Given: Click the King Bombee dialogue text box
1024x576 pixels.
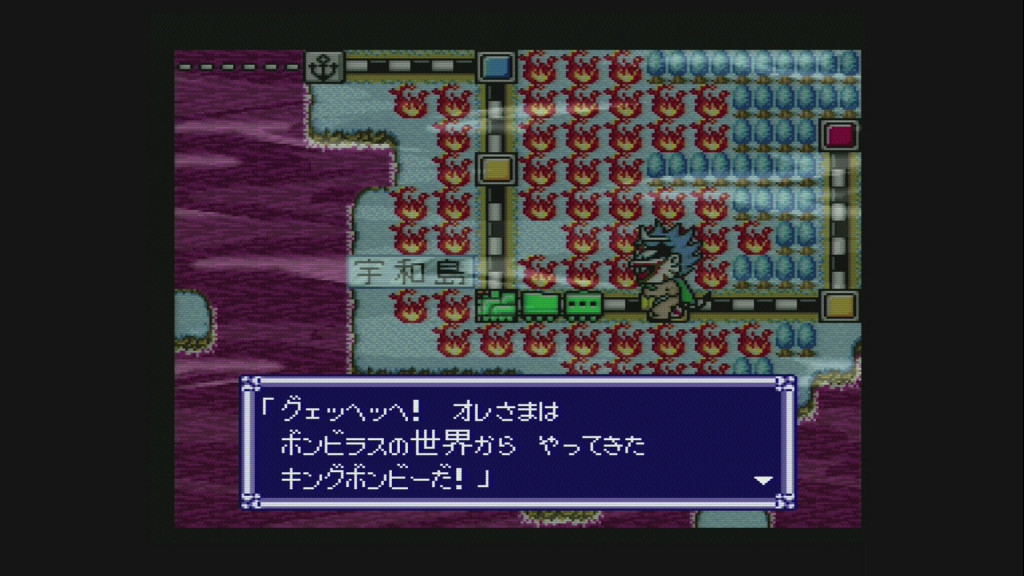Looking at the screenshot, I should [x=517, y=442].
